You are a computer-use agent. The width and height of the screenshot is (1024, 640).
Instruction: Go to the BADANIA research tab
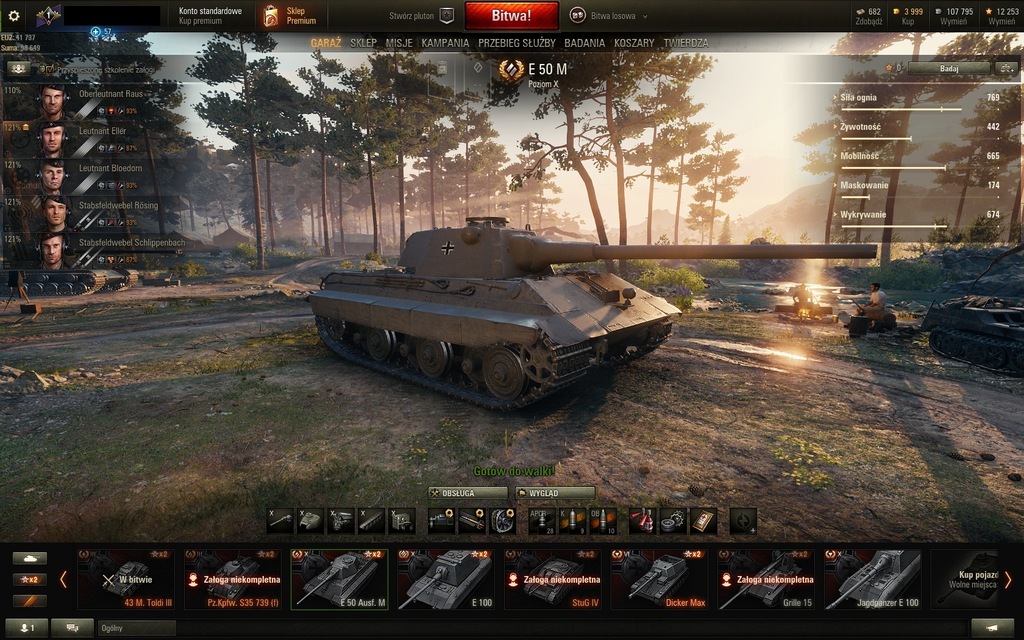click(584, 44)
